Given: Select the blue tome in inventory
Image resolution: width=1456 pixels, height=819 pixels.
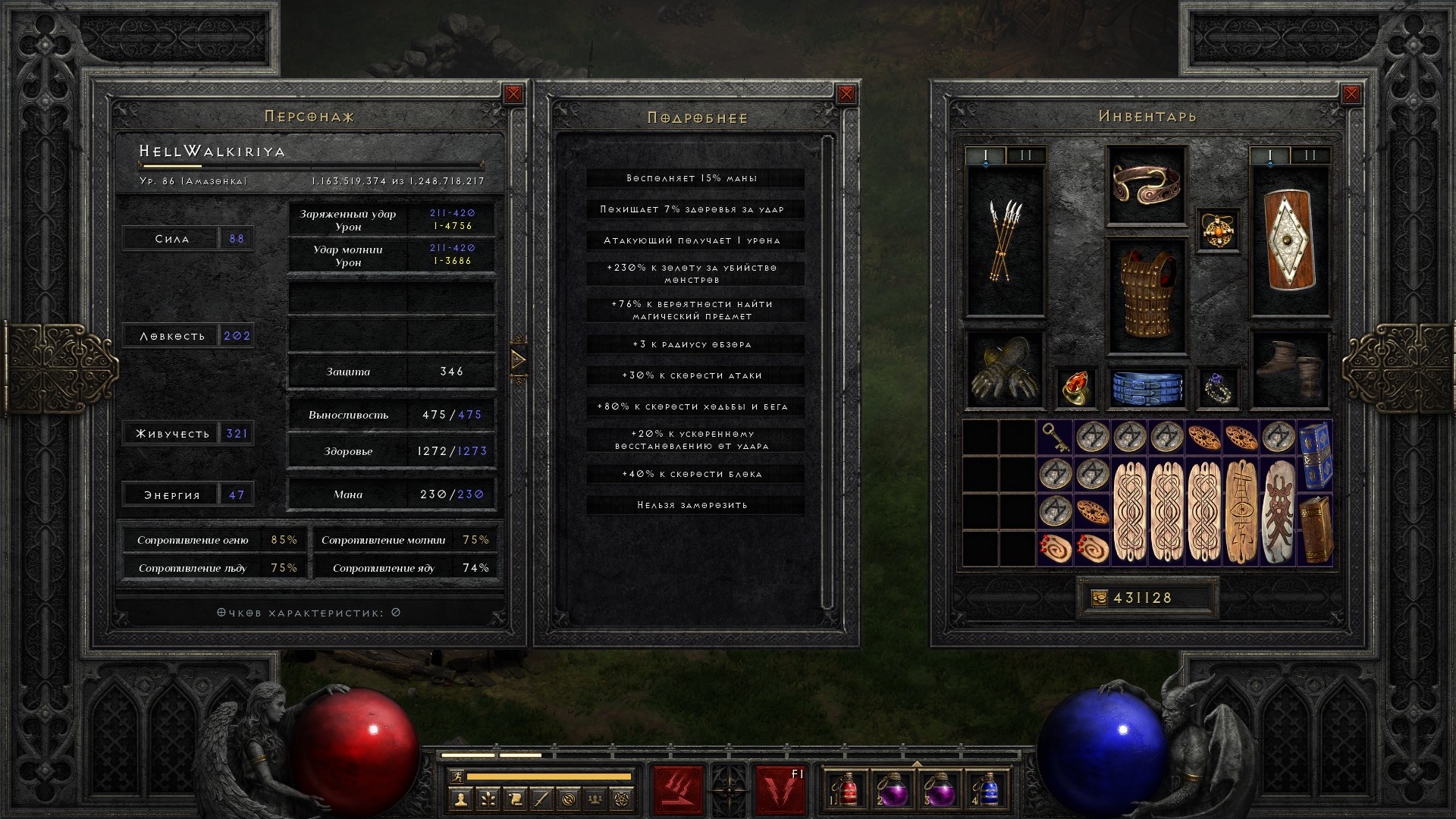Looking at the screenshot, I should point(1315,456).
